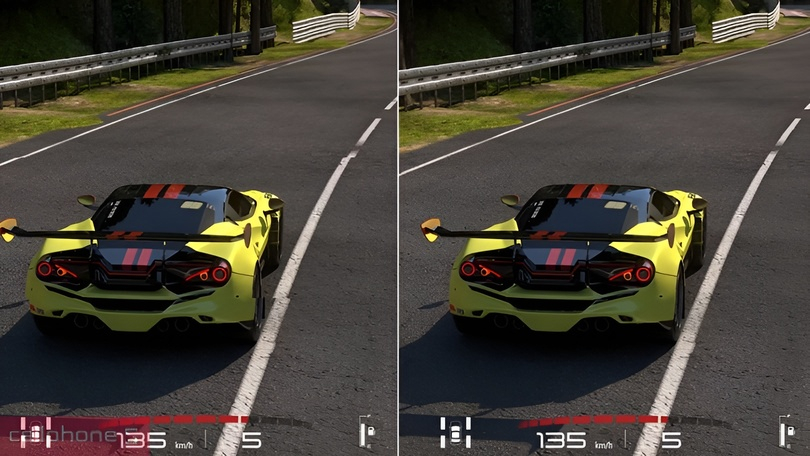Viewport: 810px width, 456px height.
Task: Click the tire status icon behind the watermark
Action: [x=36, y=432]
